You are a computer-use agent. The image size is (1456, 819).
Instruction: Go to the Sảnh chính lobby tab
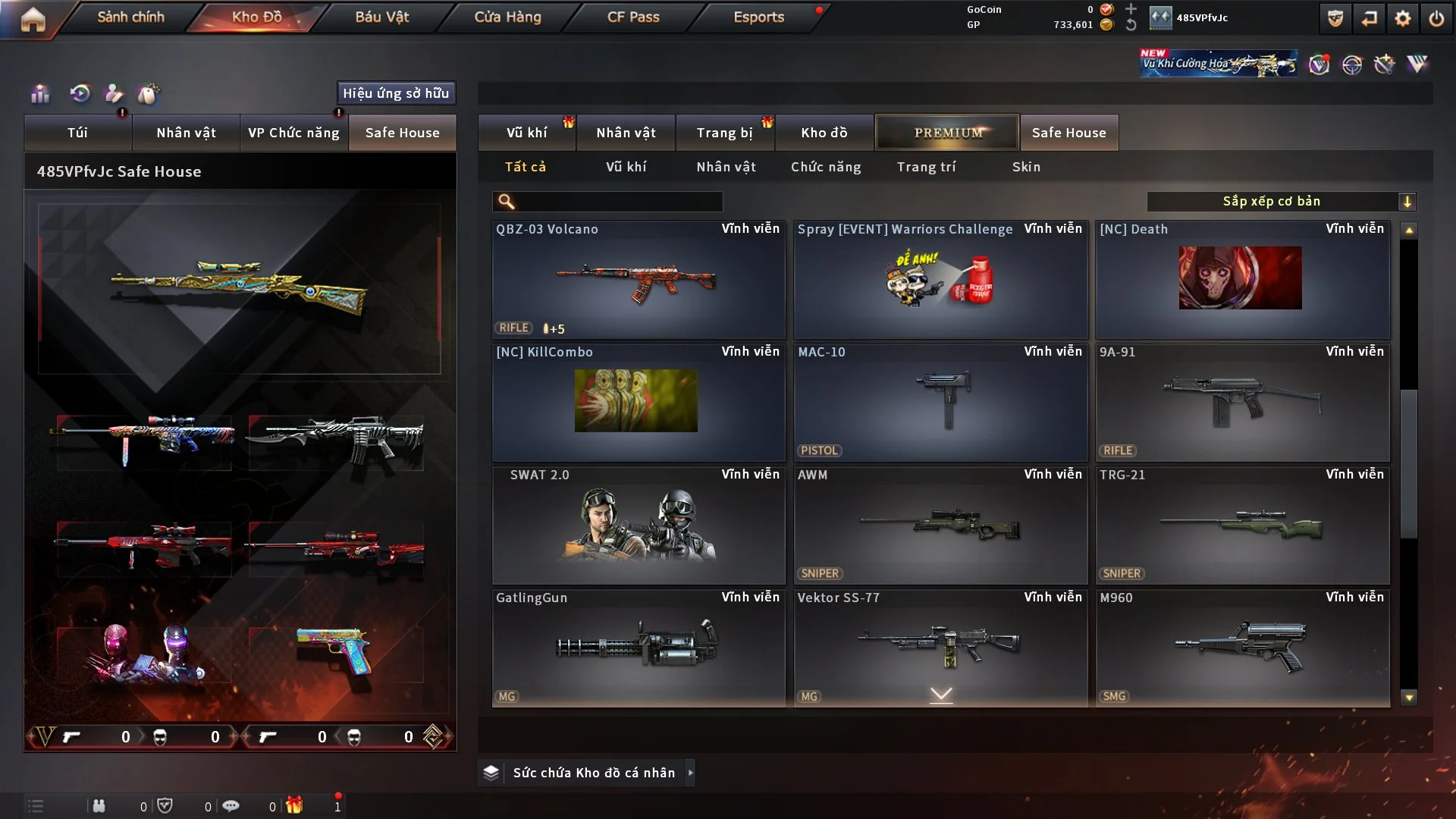[x=130, y=17]
